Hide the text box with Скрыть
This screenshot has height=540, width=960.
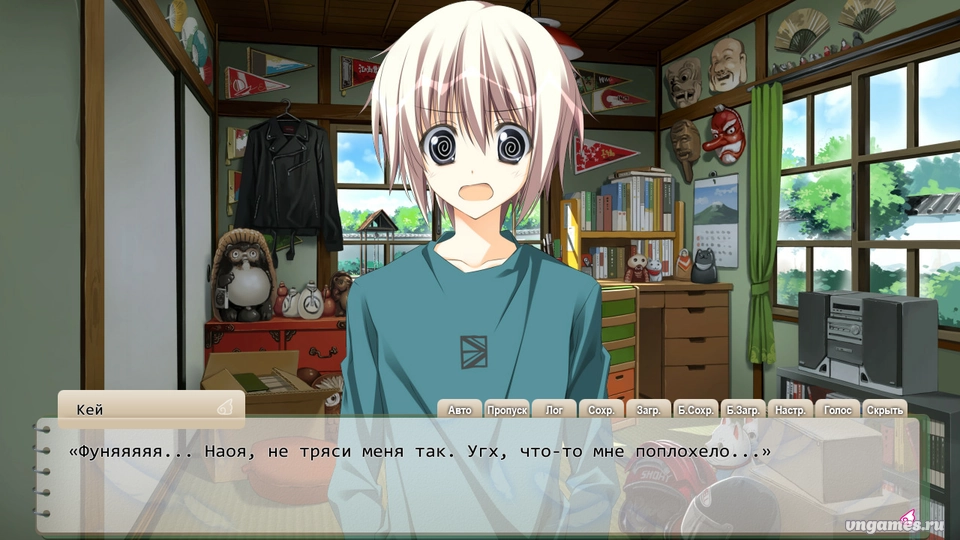click(884, 409)
